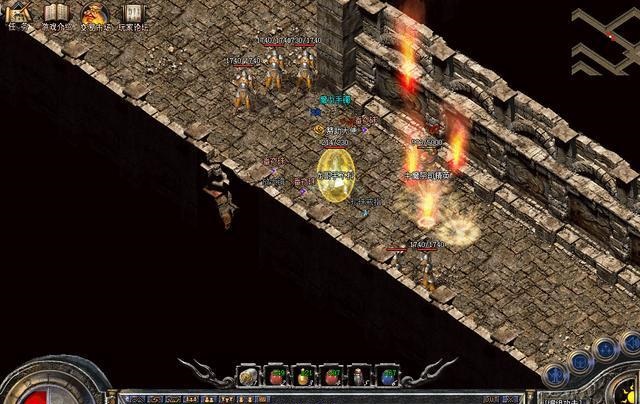Open the 交易市场 trading market
Image resolution: width=640 pixels, height=404 pixels.
pos(95,14)
